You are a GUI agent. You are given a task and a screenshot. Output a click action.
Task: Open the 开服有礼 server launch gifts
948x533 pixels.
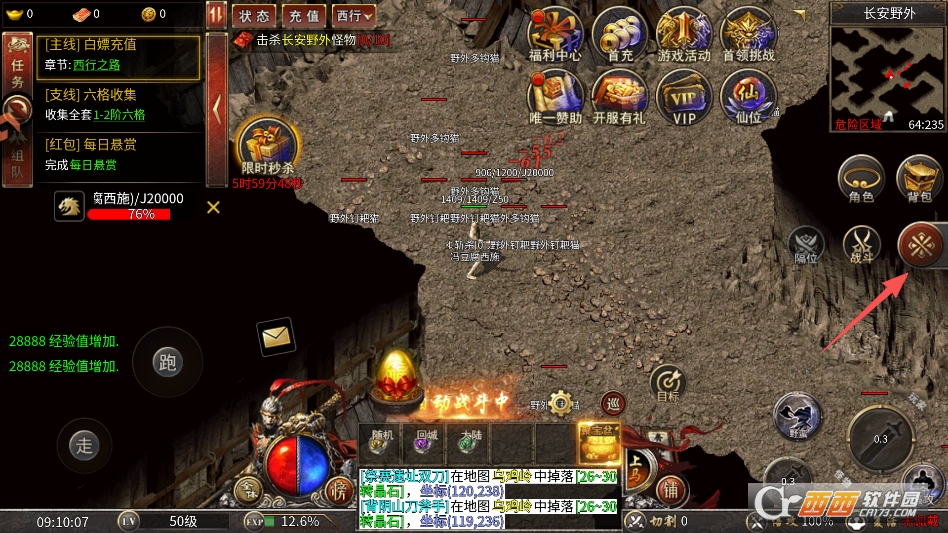[620, 97]
